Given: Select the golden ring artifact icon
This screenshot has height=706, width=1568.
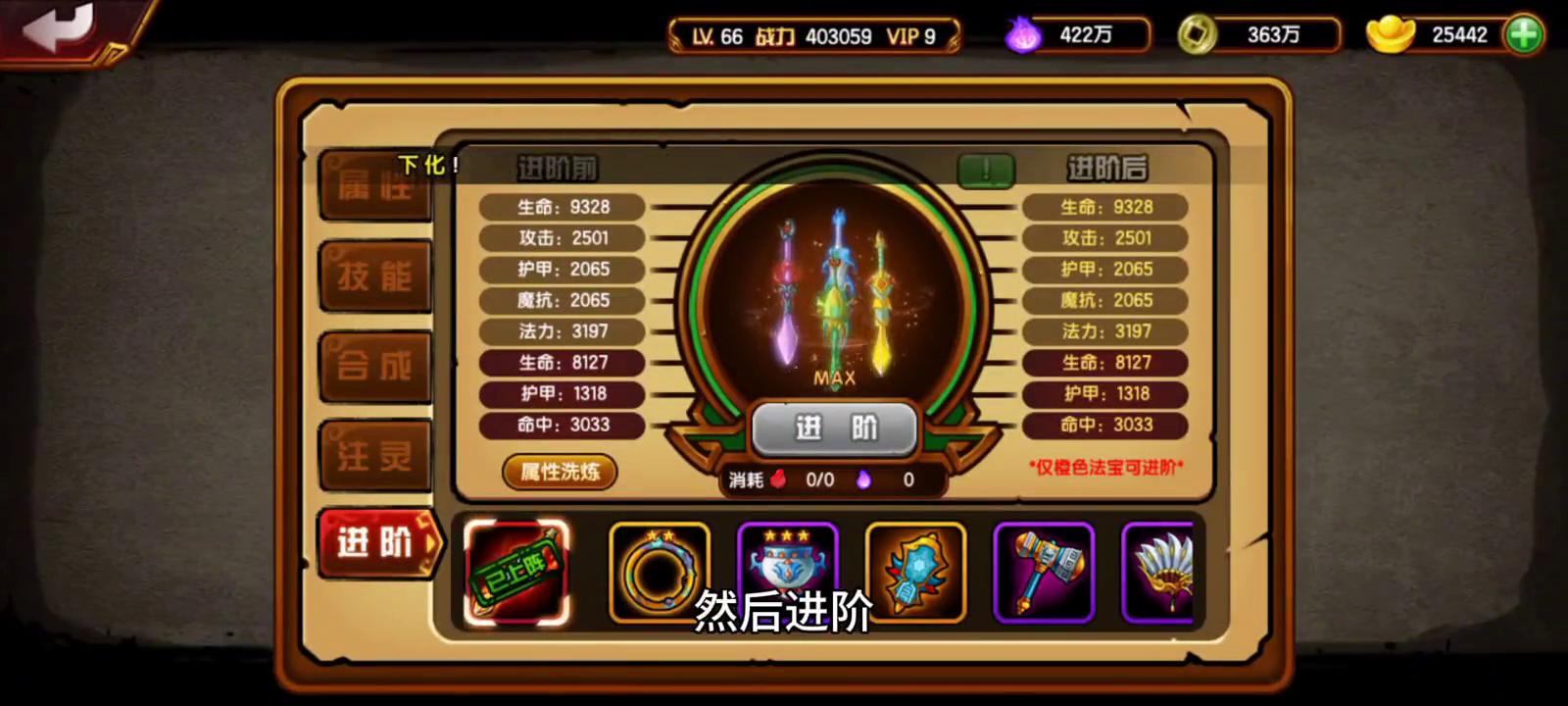Looking at the screenshot, I should pos(659,573).
